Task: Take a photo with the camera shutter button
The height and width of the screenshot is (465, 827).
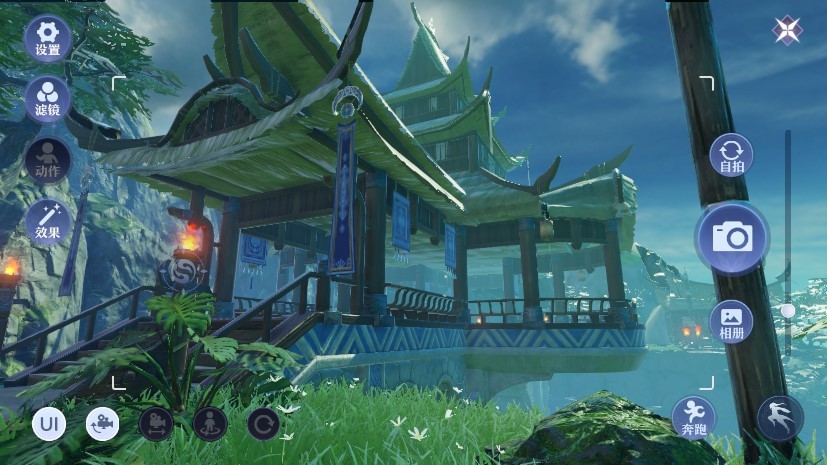Action: [x=732, y=237]
